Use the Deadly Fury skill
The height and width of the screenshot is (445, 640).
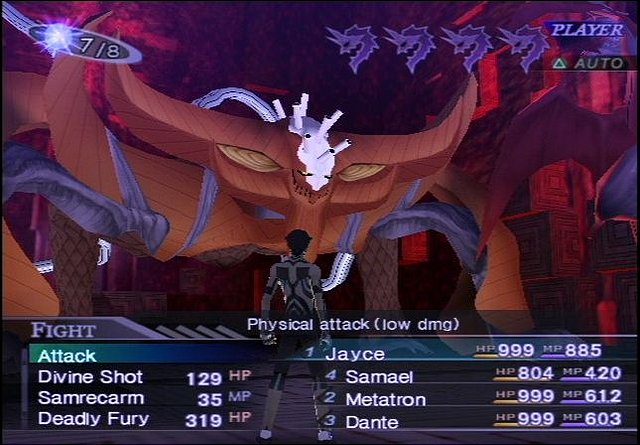click(93, 419)
